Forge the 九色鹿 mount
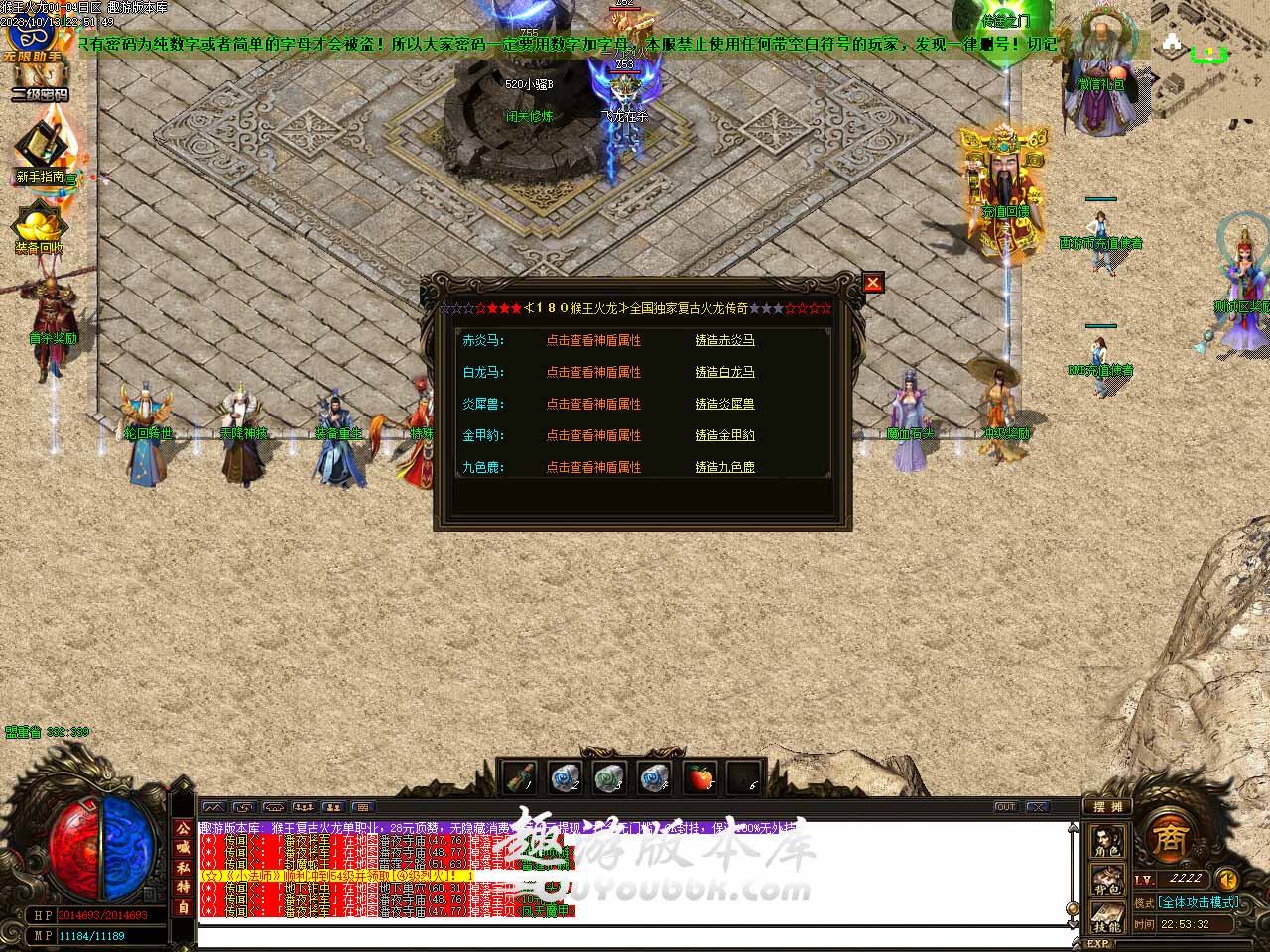The width and height of the screenshot is (1270, 952). point(724,467)
